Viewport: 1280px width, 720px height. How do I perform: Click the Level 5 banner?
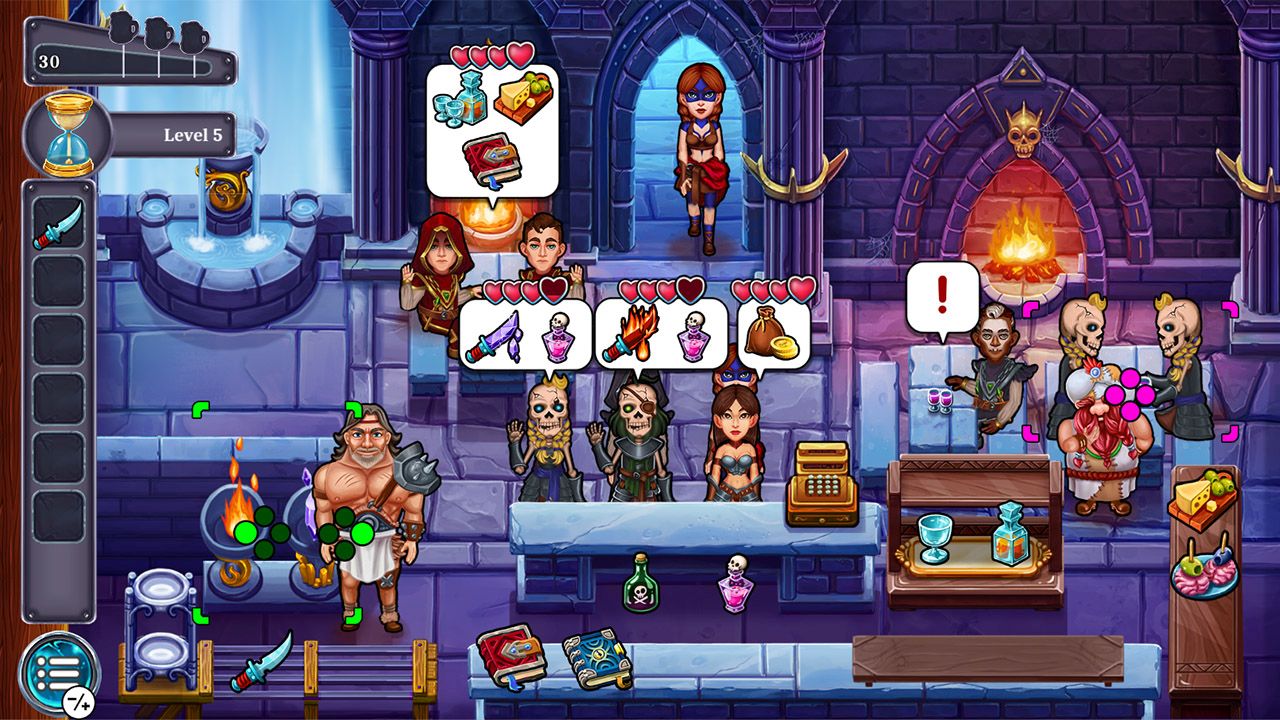click(185, 133)
